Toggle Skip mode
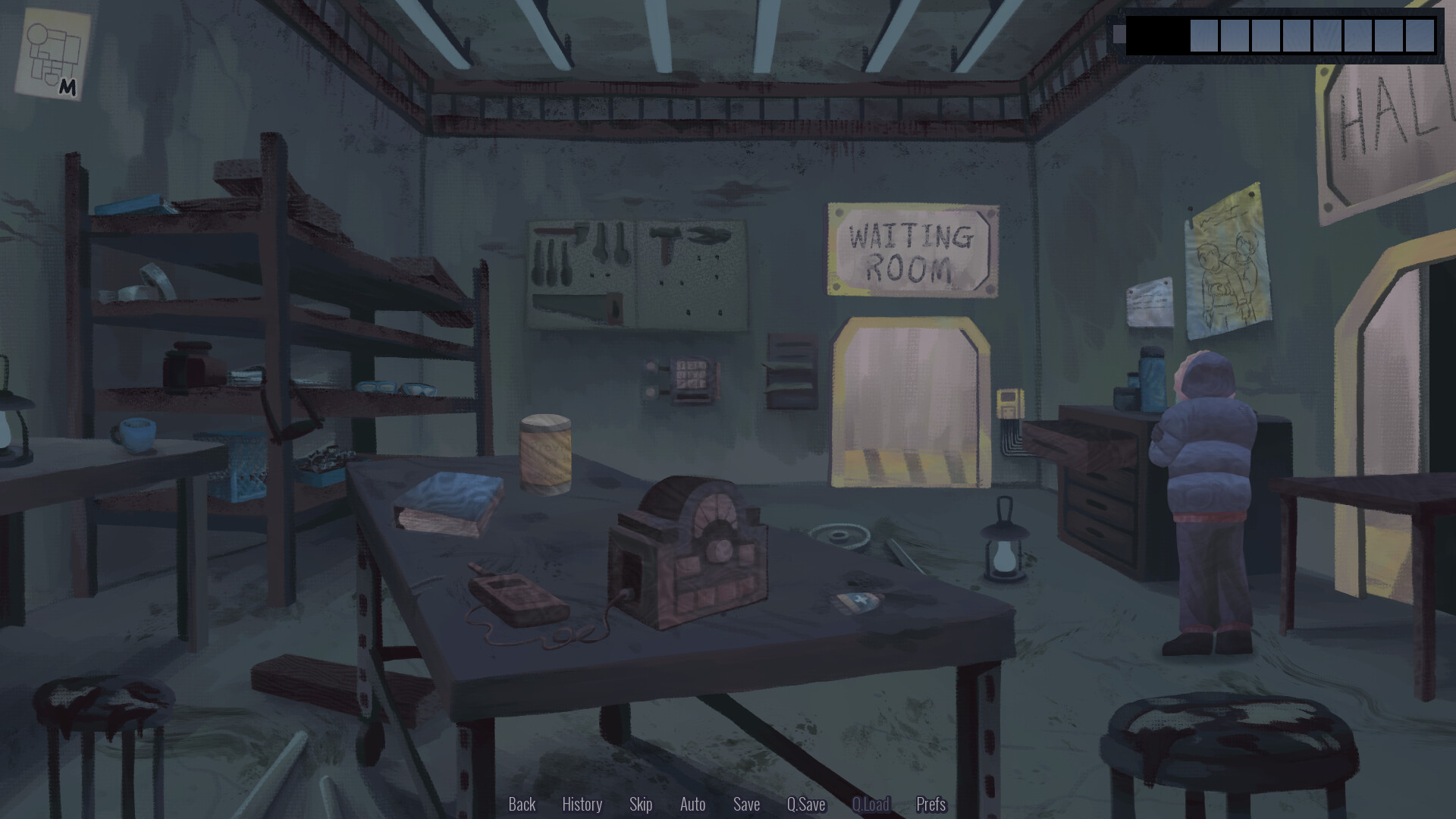Image resolution: width=1456 pixels, height=819 pixels. 641,805
